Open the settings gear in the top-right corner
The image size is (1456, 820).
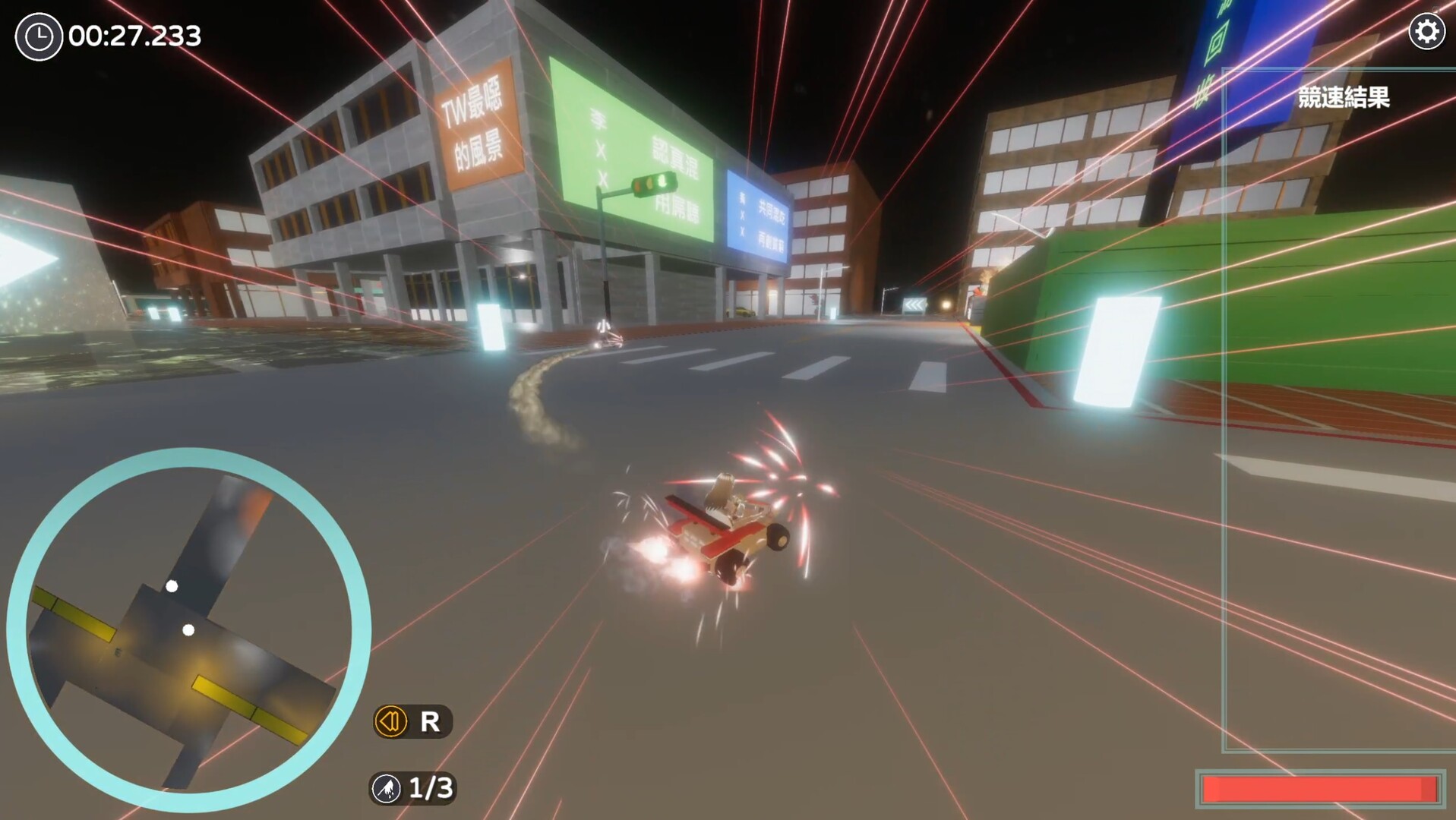tap(1426, 32)
